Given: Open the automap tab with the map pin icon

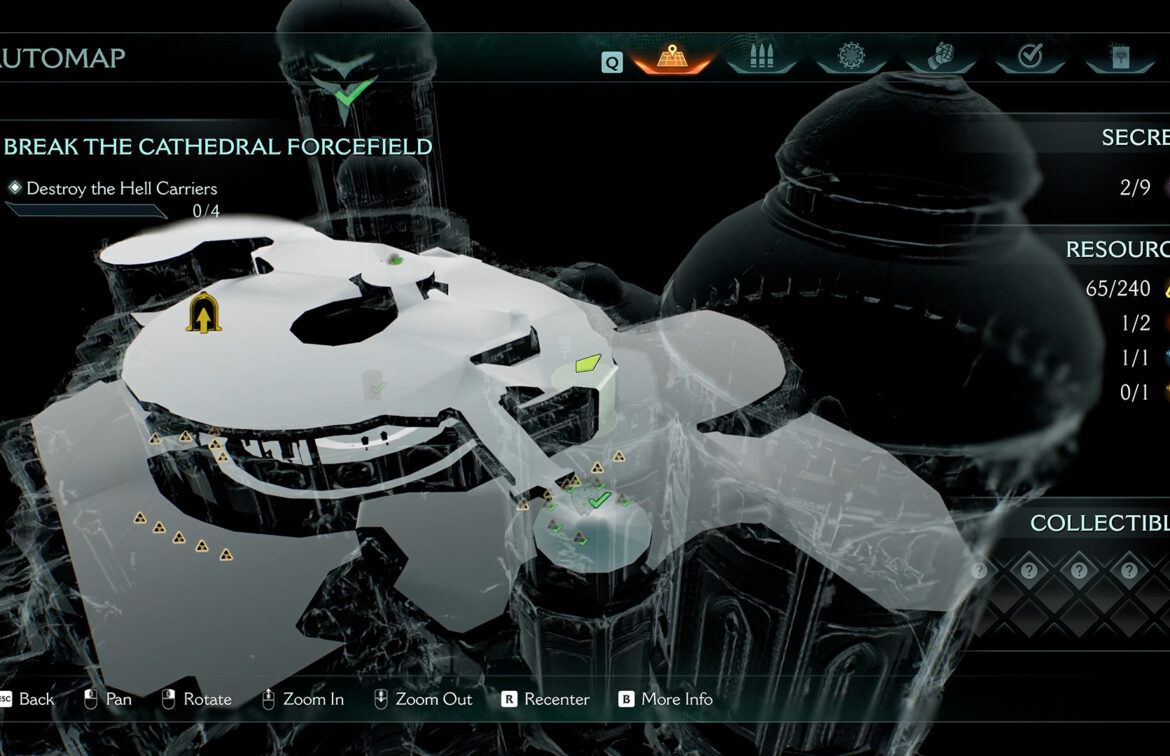Looking at the screenshot, I should pos(671,57).
